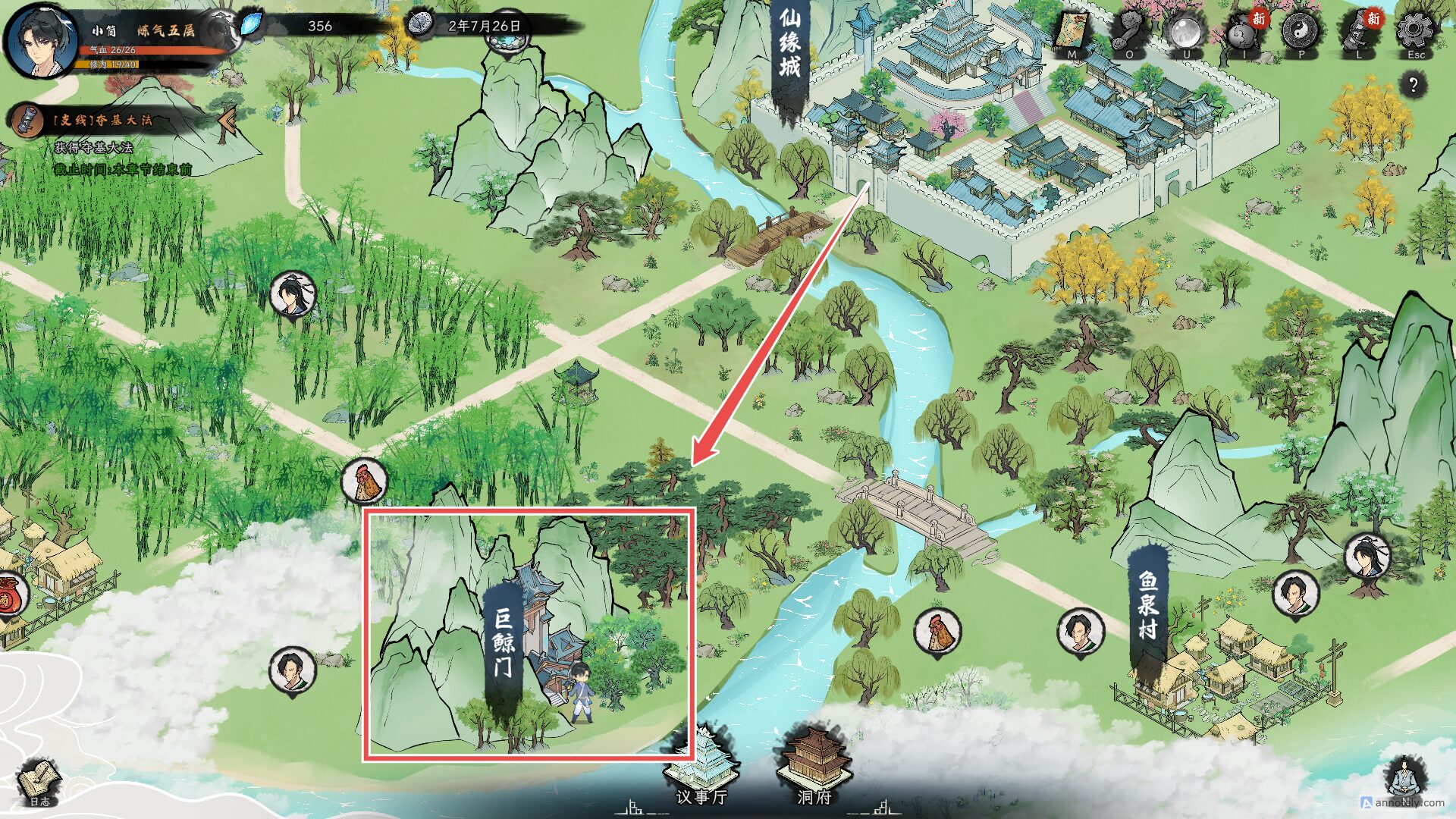Select the 鱼泉村 village location label
1456x819 pixels.
1148,605
